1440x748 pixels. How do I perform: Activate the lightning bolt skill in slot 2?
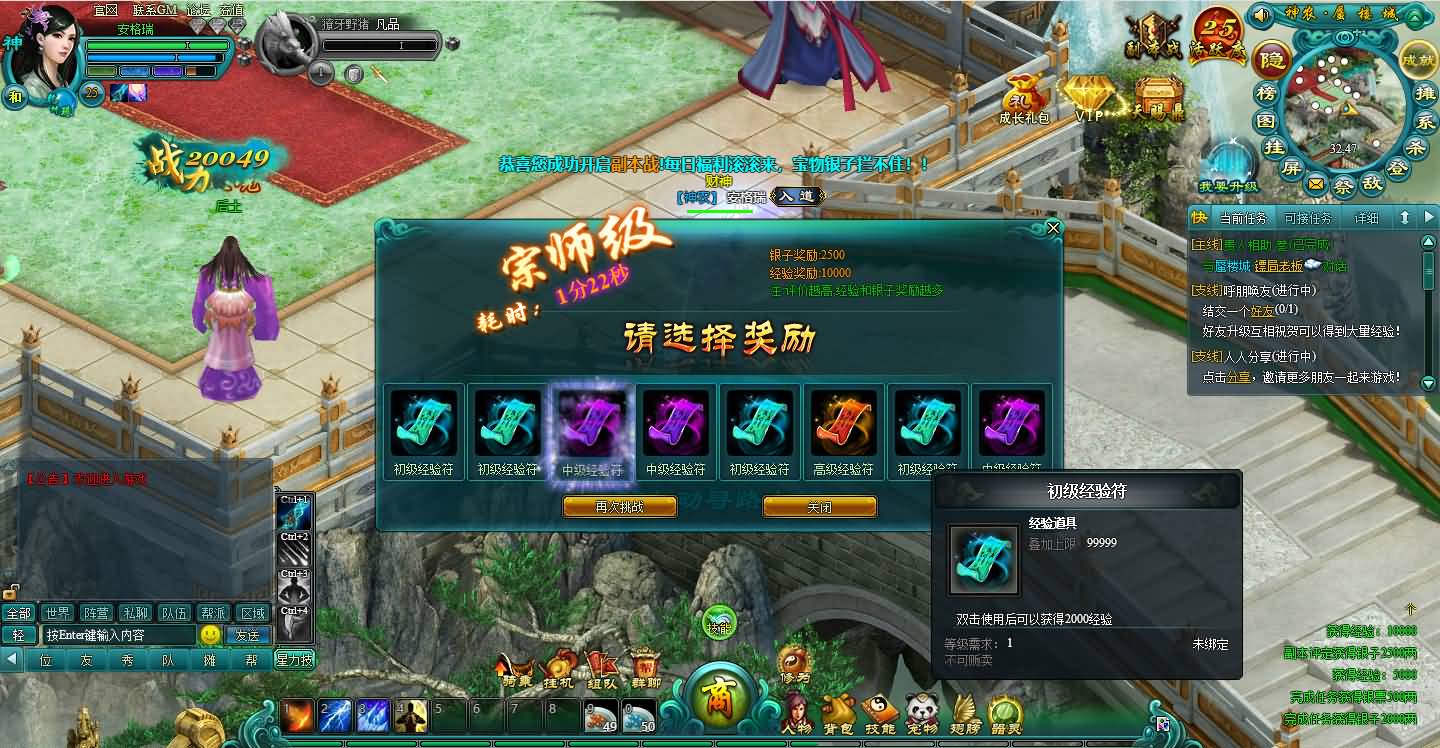pyautogui.click(x=334, y=715)
